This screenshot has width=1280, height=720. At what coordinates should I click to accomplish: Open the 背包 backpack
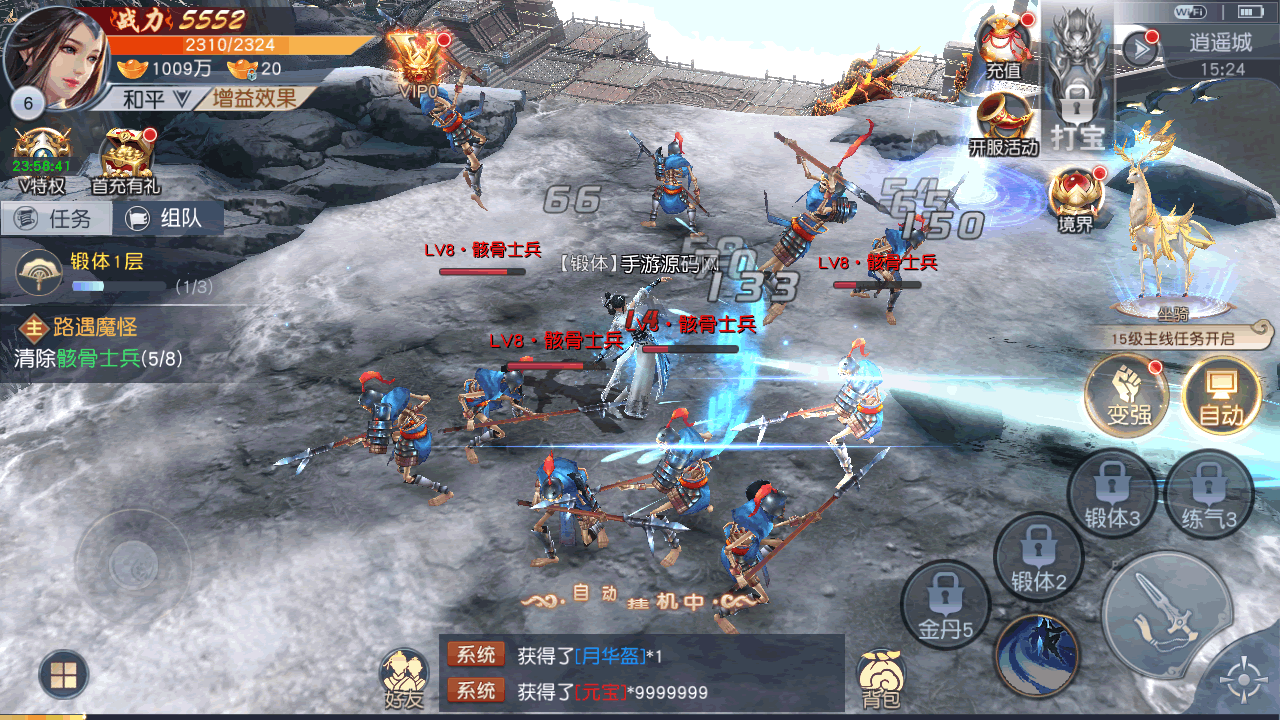pyautogui.click(x=881, y=678)
